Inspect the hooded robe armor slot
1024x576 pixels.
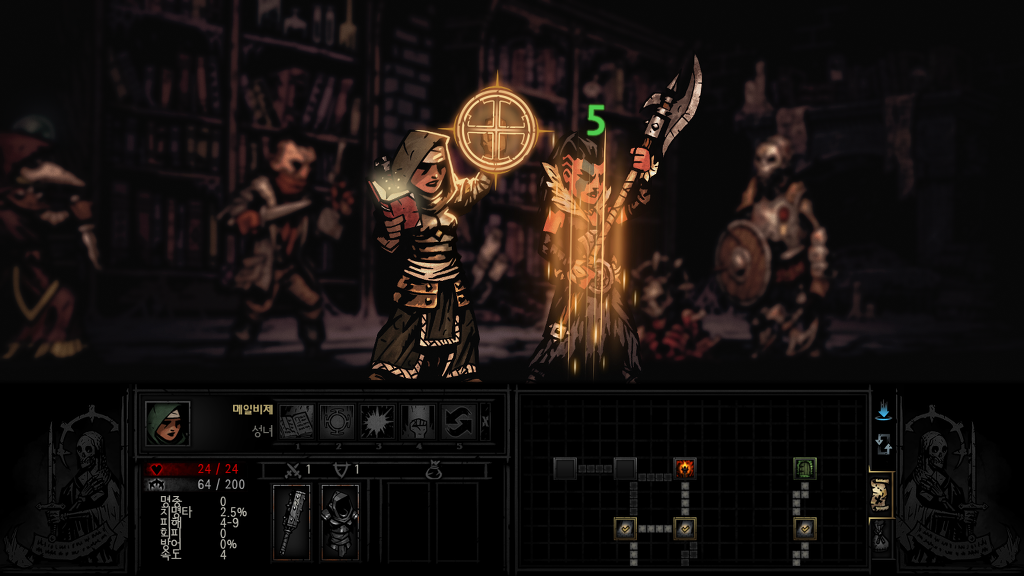(339, 521)
